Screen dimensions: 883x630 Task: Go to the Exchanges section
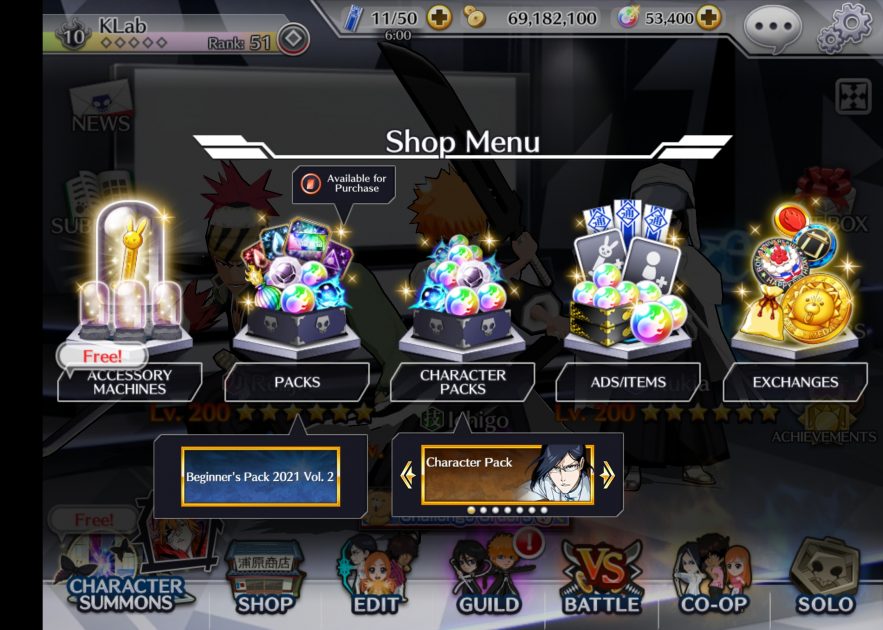pyautogui.click(x=795, y=381)
